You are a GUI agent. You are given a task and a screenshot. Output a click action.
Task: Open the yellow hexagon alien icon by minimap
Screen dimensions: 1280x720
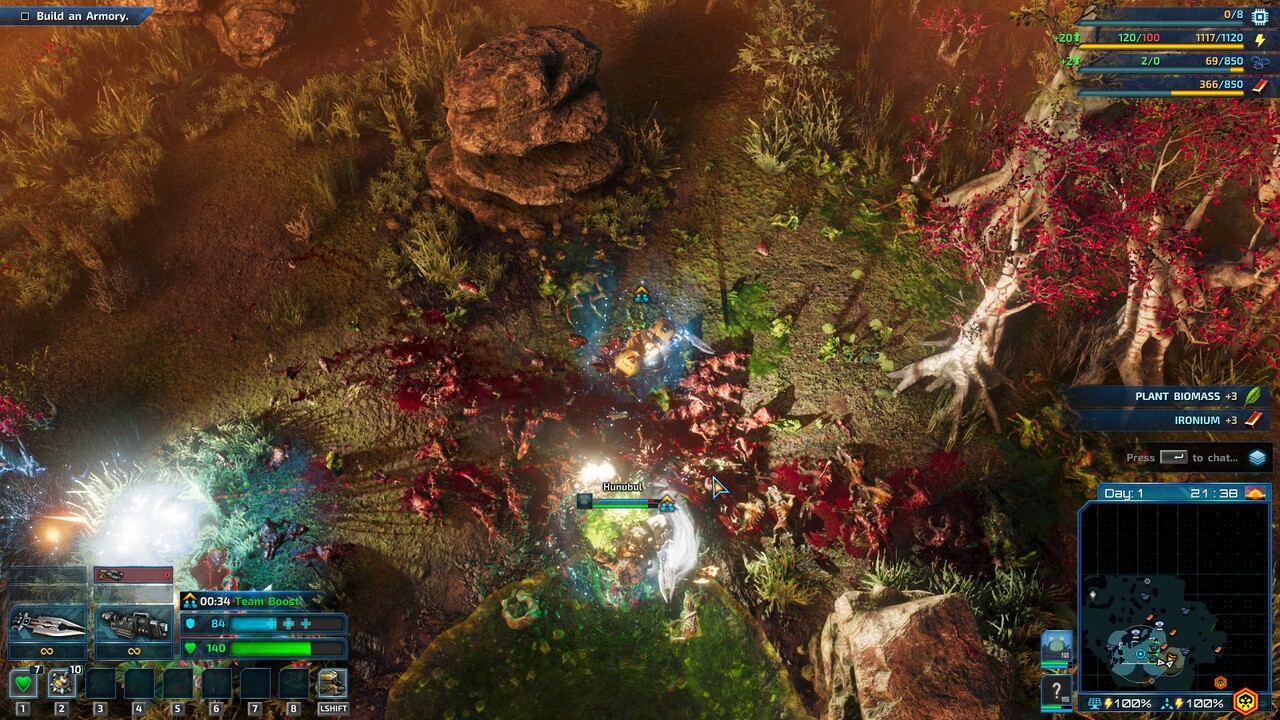point(1245,701)
